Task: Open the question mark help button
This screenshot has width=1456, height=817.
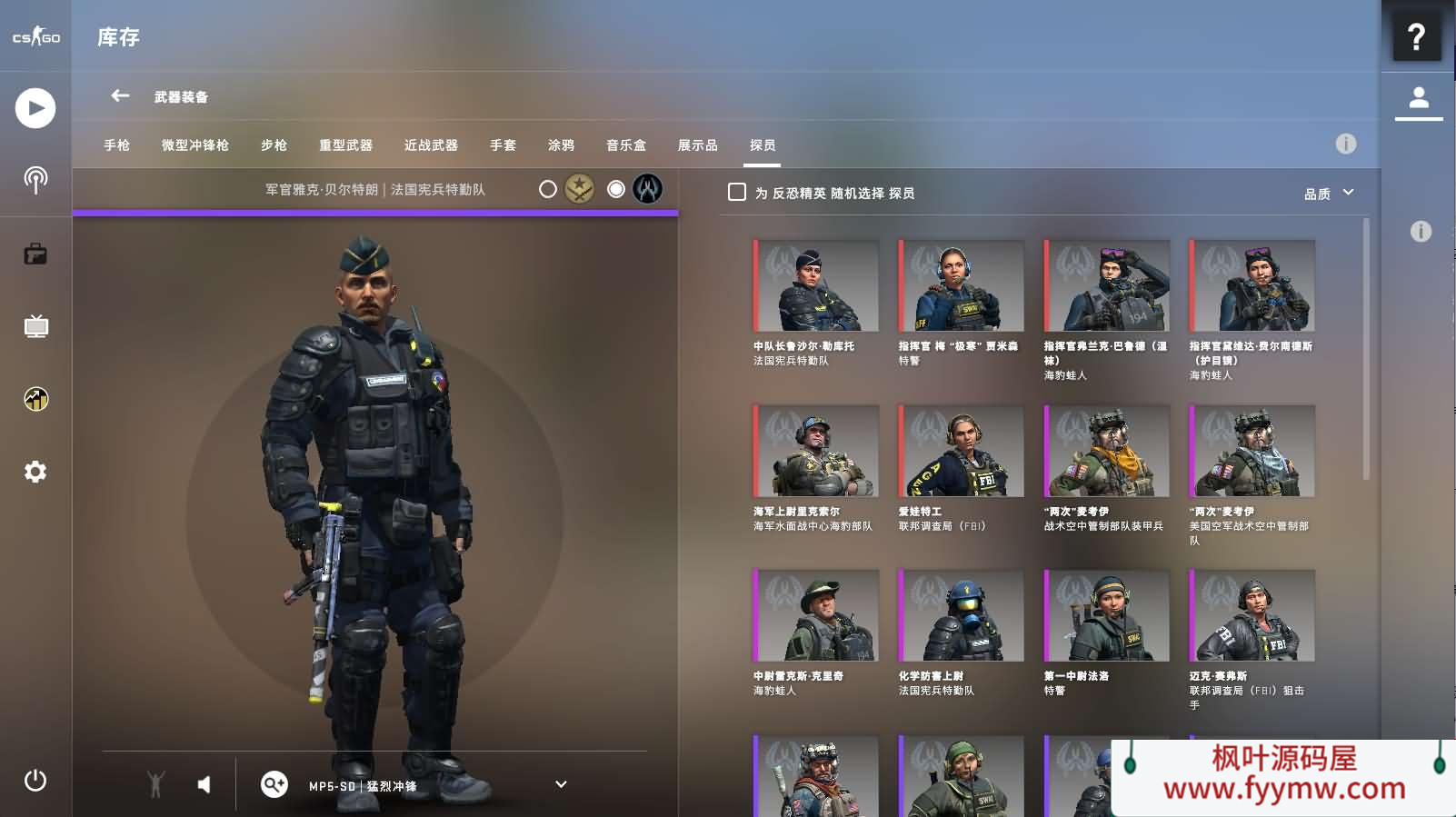Action: [x=1416, y=37]
